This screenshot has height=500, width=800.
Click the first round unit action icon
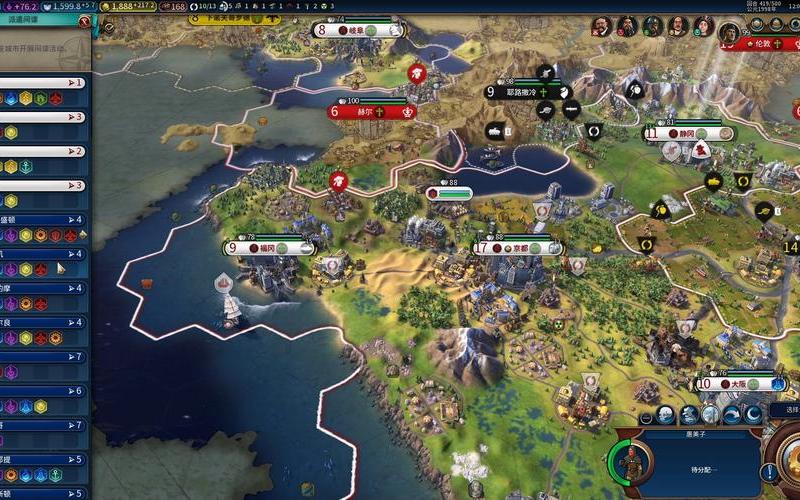[645, 414]
